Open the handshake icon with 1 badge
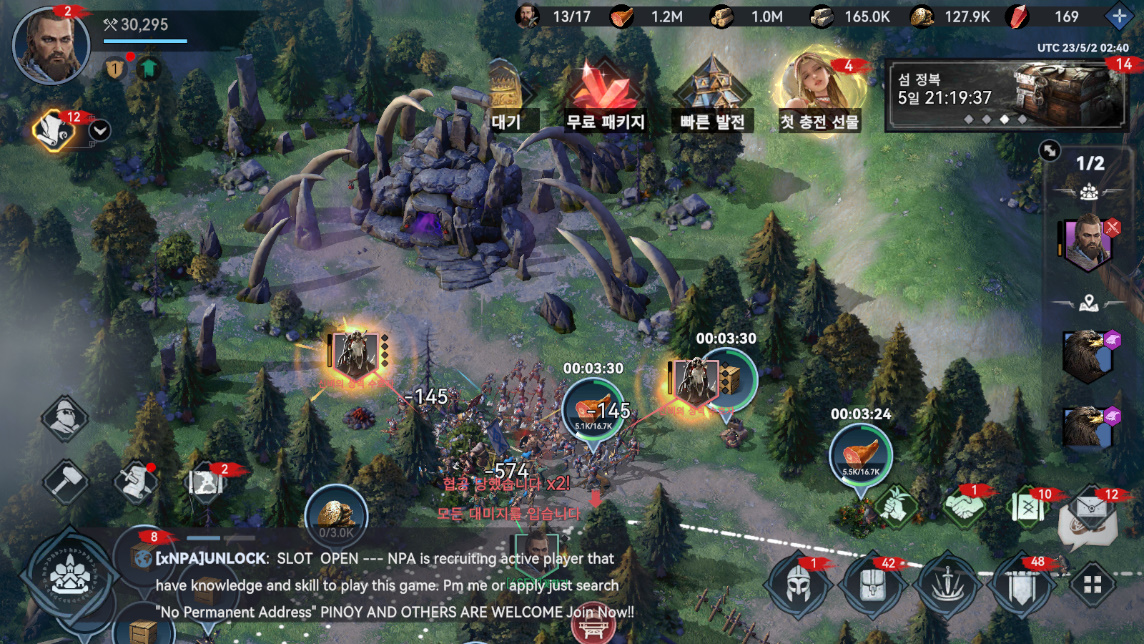 [x=965, y=506]
